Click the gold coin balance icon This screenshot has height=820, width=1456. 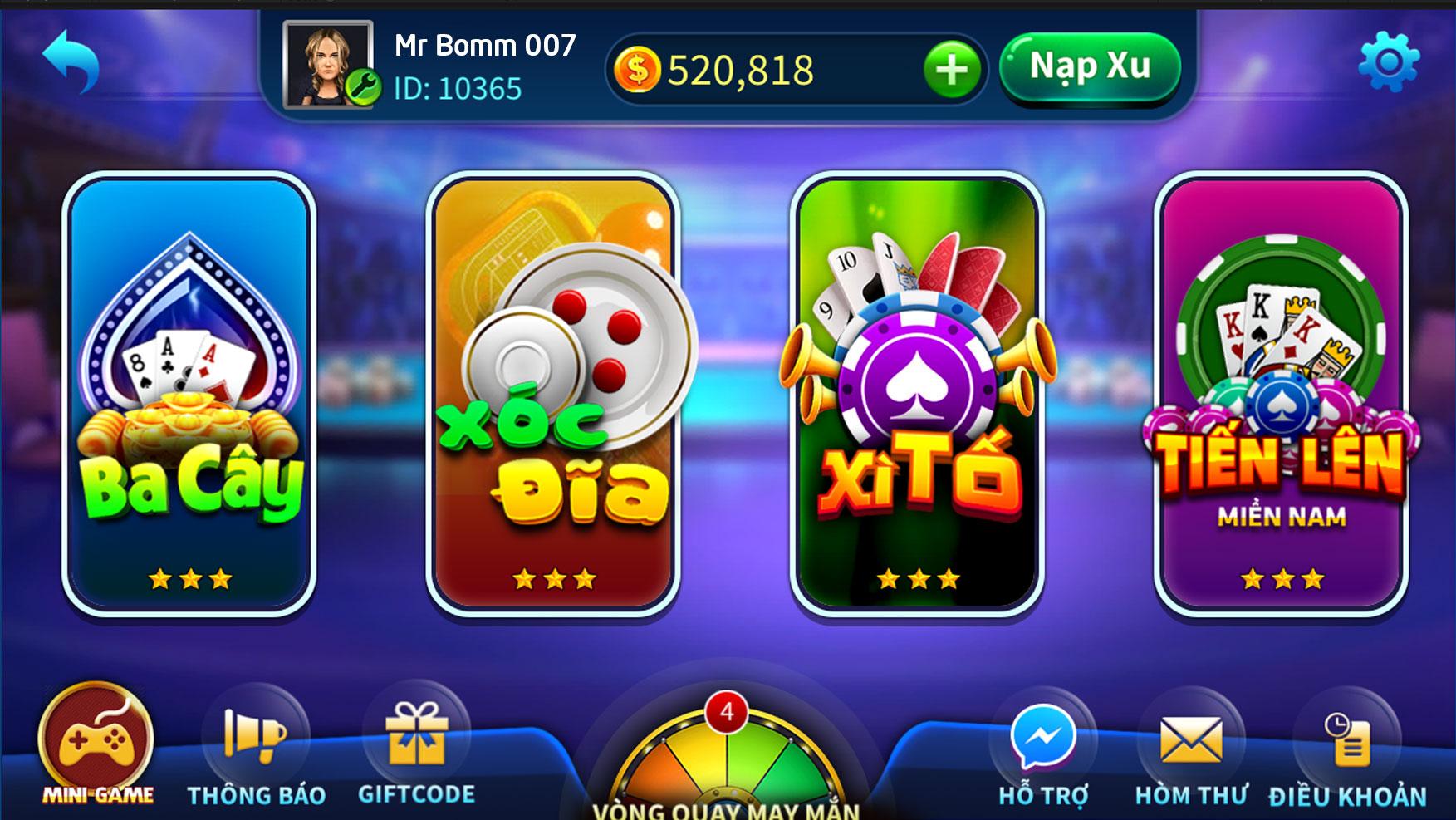click(640, 70)
